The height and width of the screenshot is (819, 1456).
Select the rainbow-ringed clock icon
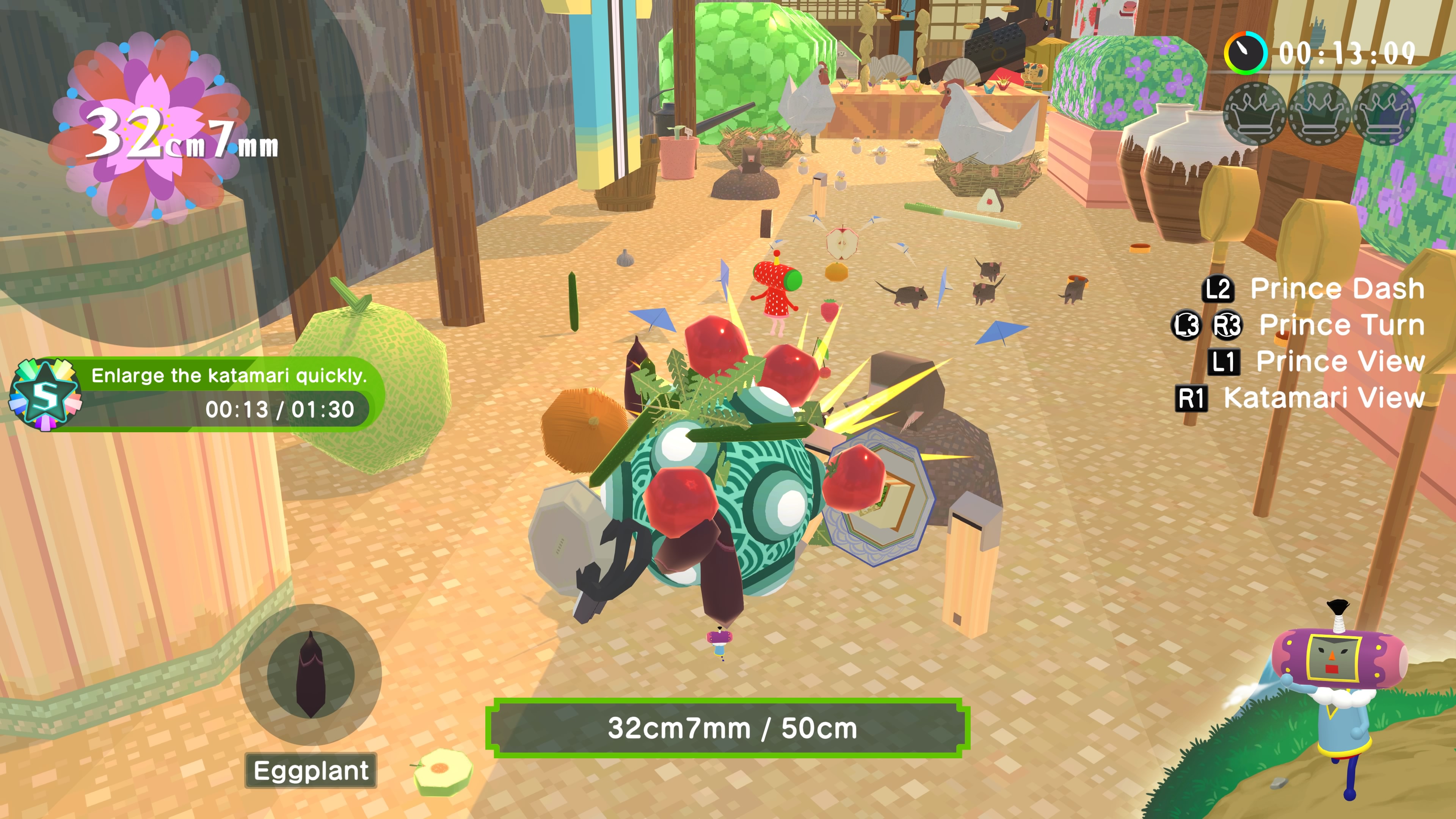point(1246,53)
